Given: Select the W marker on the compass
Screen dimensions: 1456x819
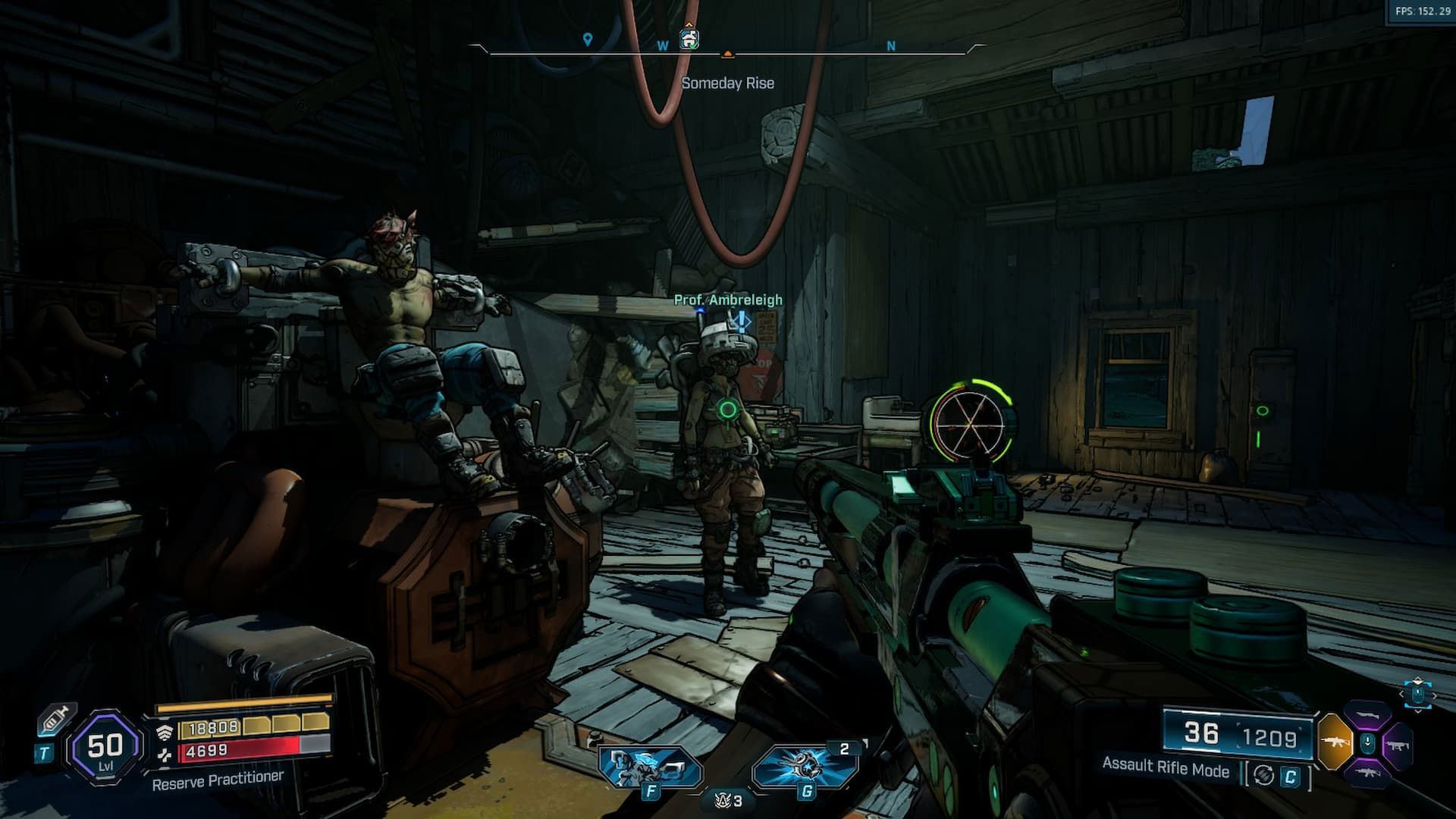Looking at the screenshot, I should tap(662, 45).
